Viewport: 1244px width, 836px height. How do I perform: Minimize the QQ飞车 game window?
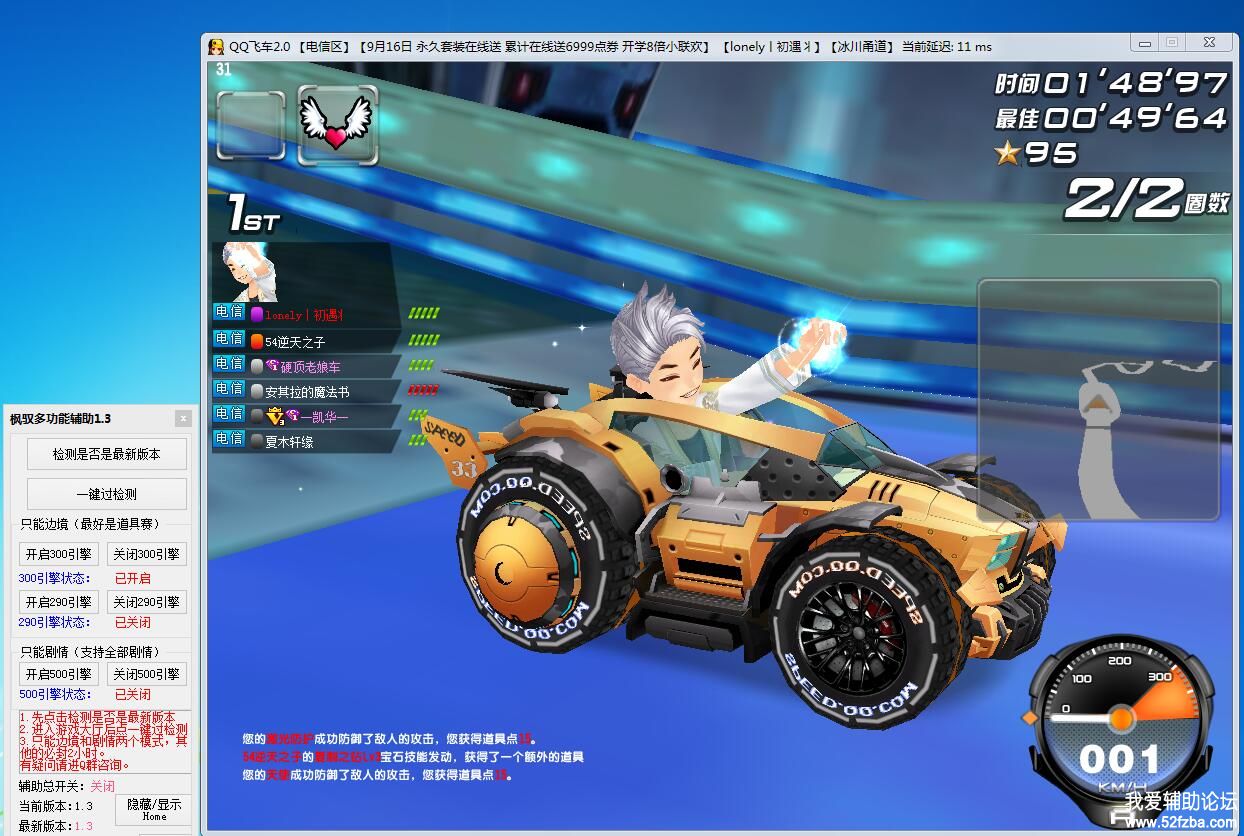[x=1144, y=42]
